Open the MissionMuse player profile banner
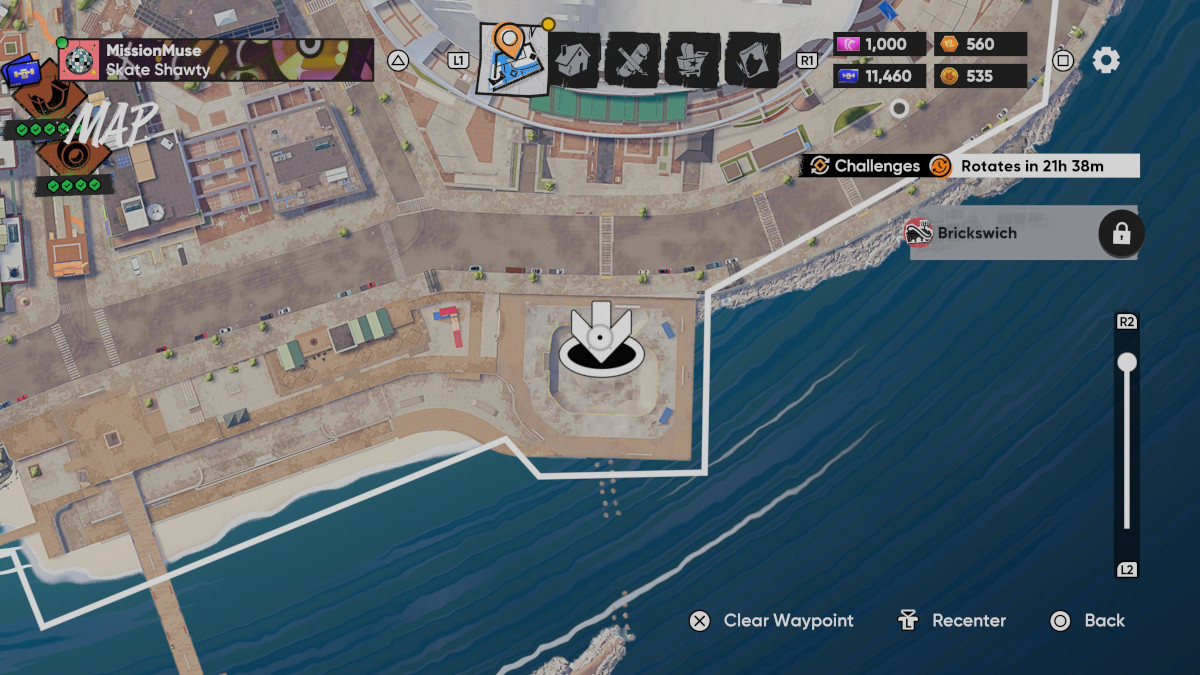The width and height of the screenshot is (1200, 675). (x=216, y=60)
